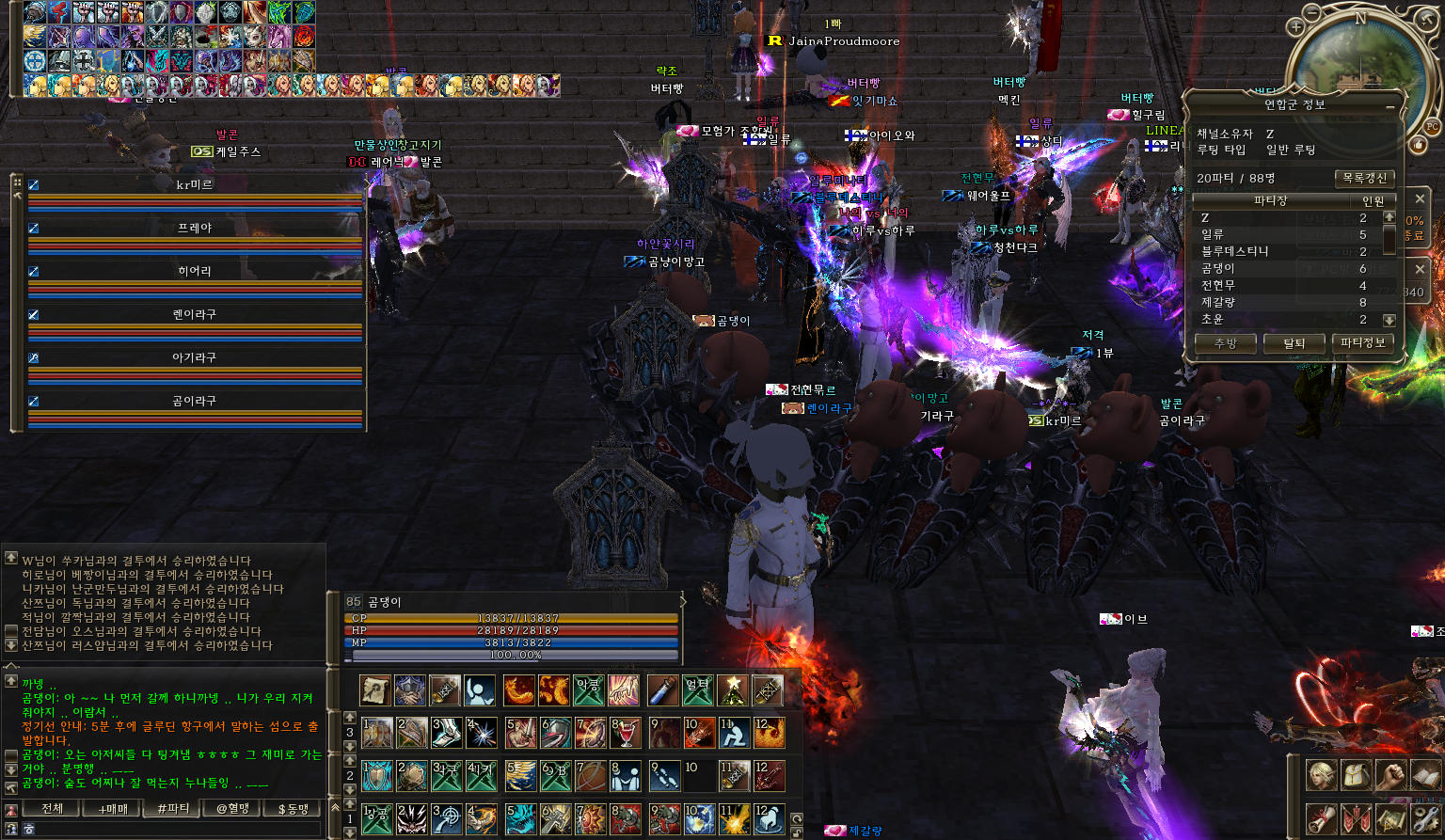Select party member kr미르

[x=195, y=185]
